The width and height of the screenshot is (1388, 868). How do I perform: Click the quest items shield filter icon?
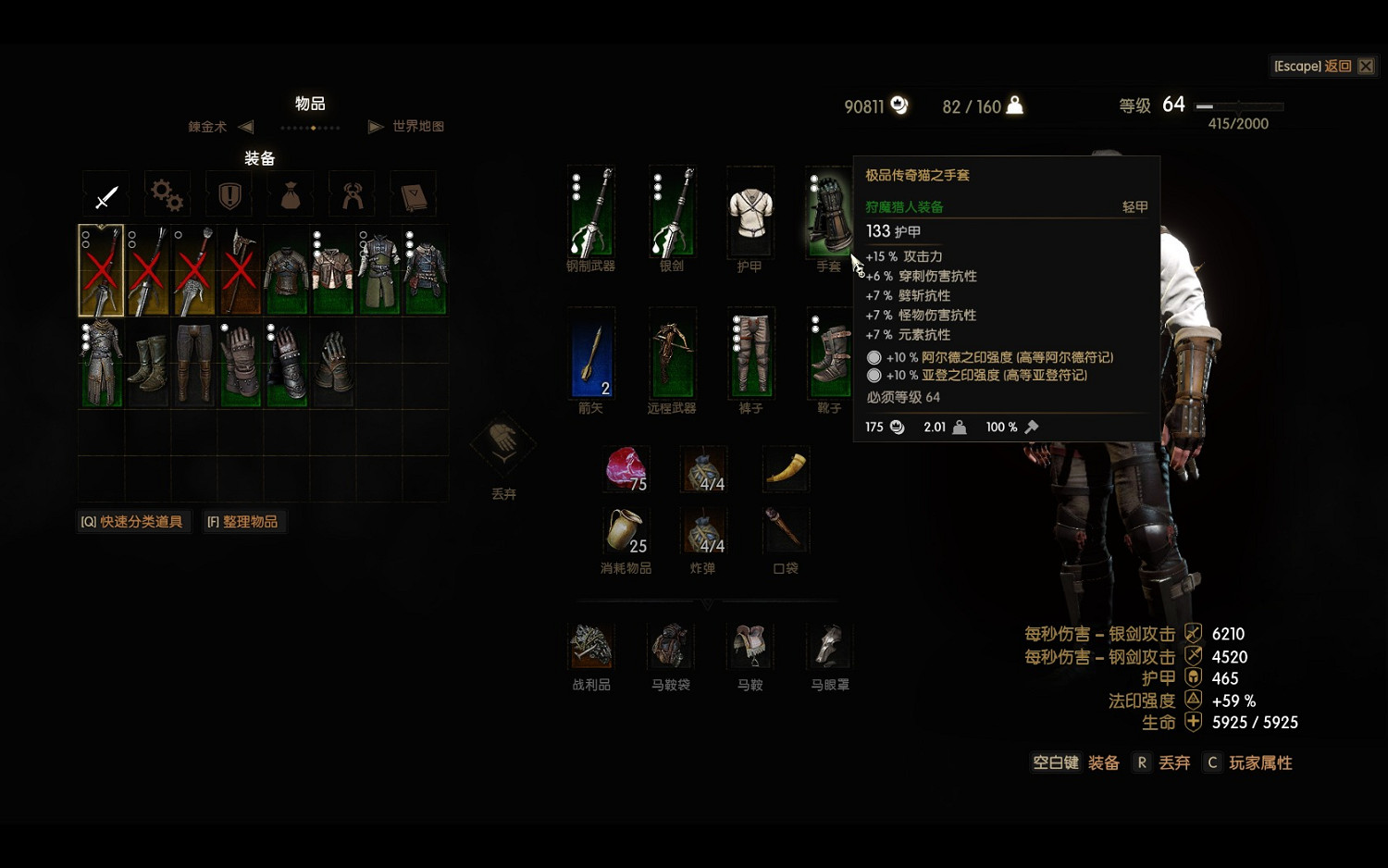[x=228, y=194]
